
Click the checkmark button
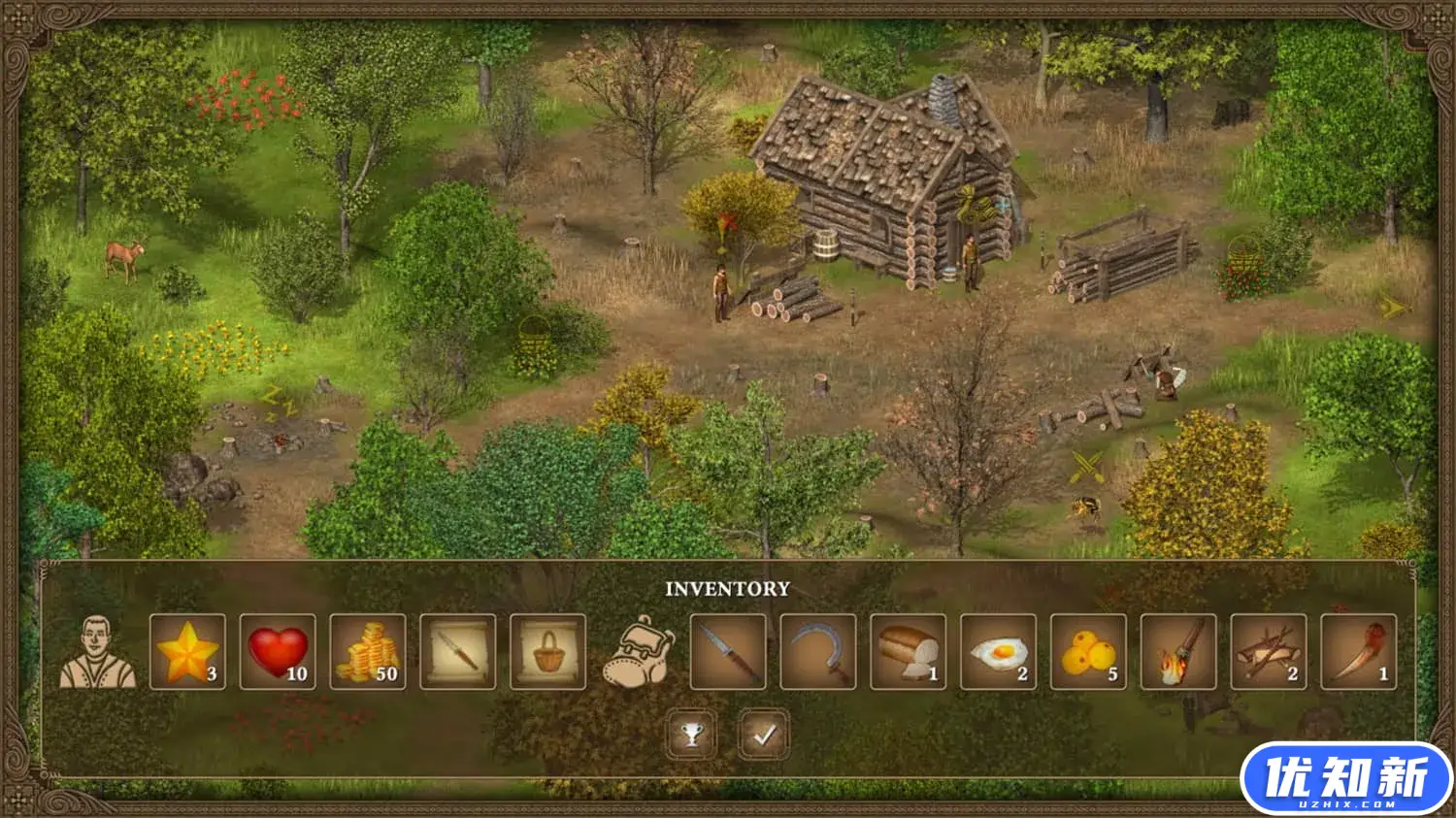point(764,735)
